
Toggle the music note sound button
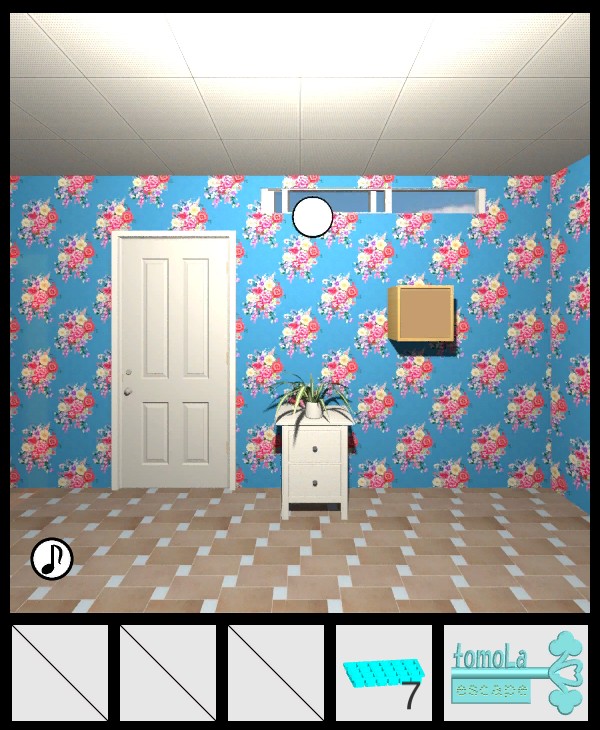click(x=52, y=559)
